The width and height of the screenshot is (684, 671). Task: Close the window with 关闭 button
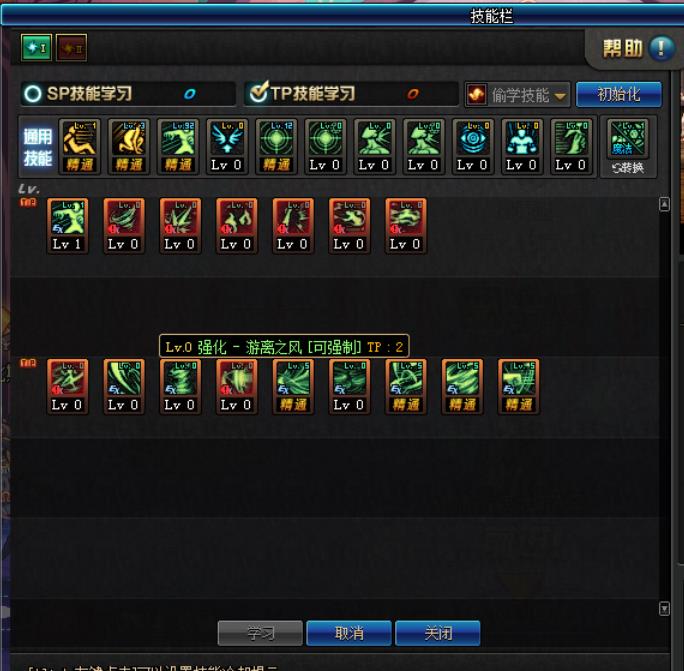tap(438, 633)
